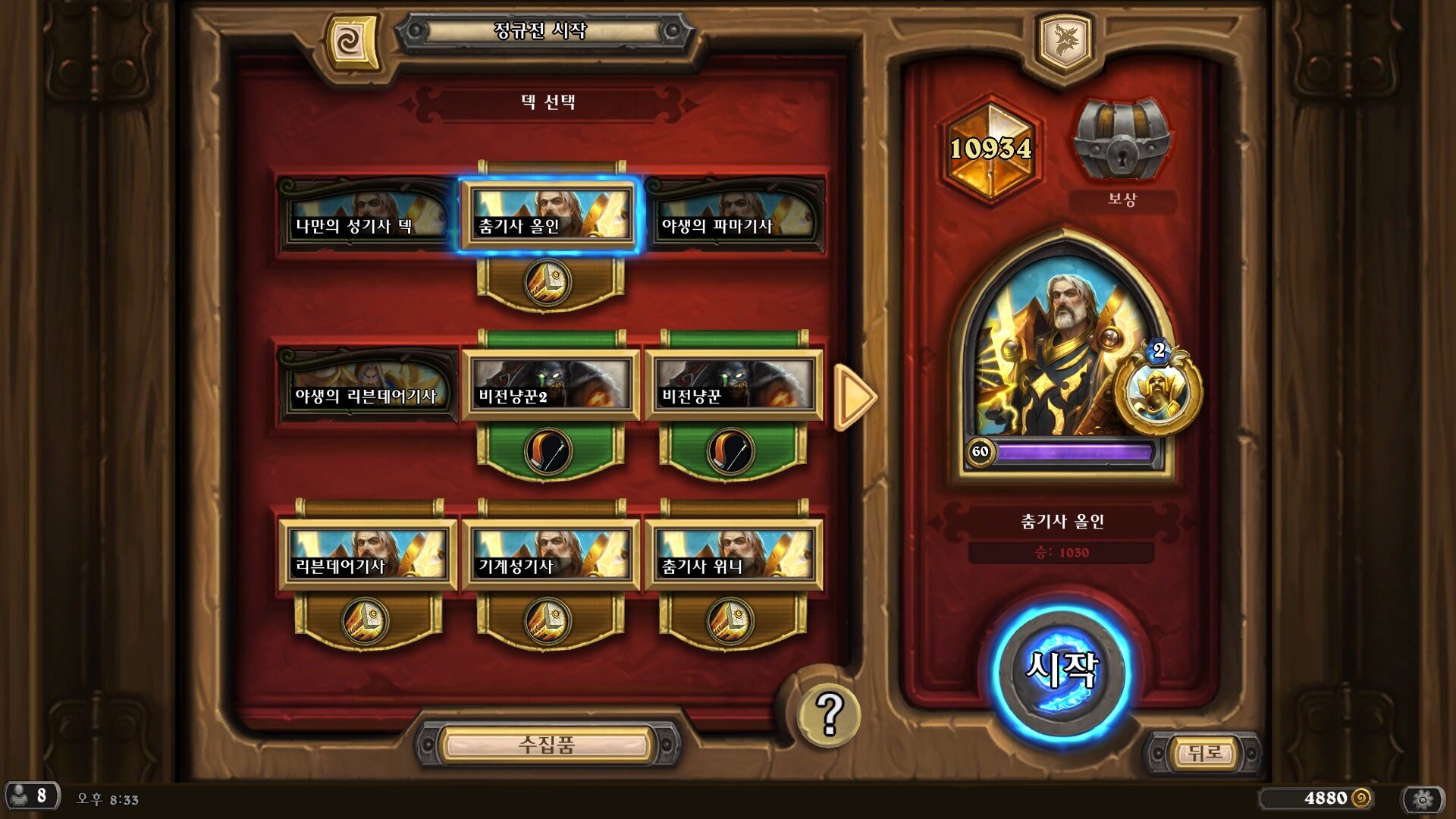
Task: Select the 야생의 리븐데어기사 deck
Action: pos(366,387)
